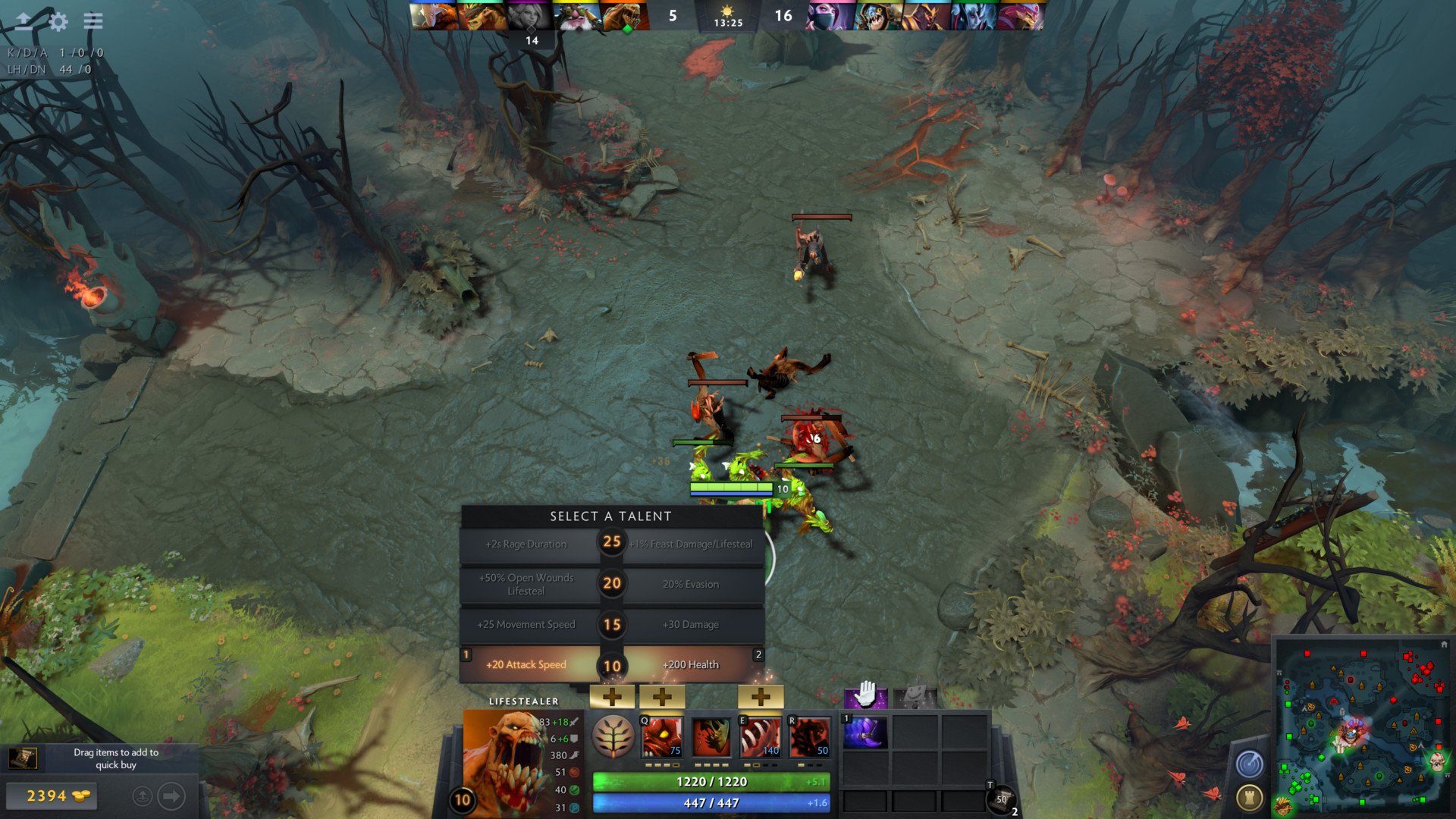The width and height of the screenshot is (1456, 819).
Task: Use the Scan radar icon near minimap
Action: (1247, 764)
